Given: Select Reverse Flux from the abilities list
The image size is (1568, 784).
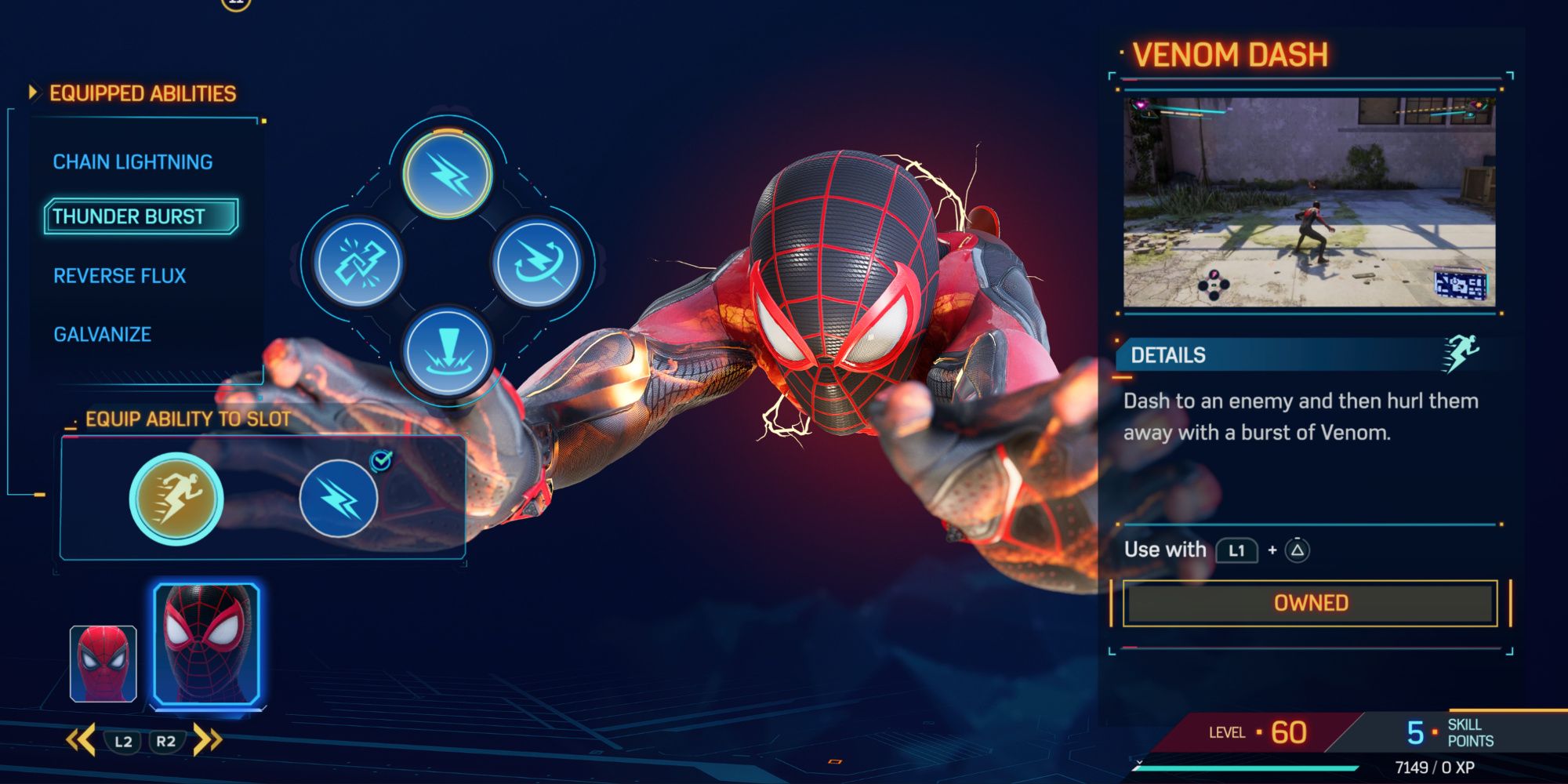Looking at the screenshot, I should [119, 276].
